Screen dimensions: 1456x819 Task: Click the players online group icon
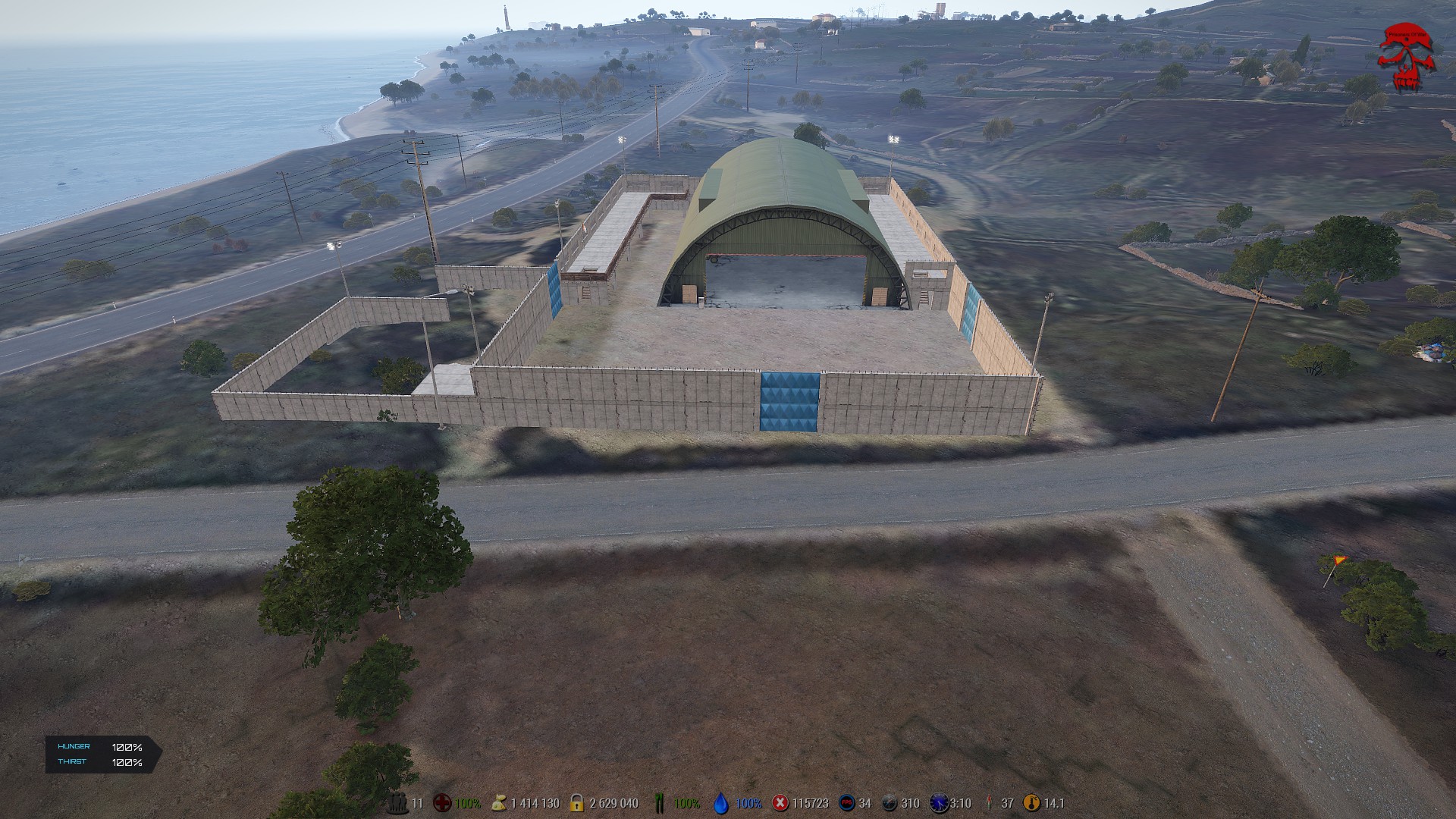tap(397, 803)
